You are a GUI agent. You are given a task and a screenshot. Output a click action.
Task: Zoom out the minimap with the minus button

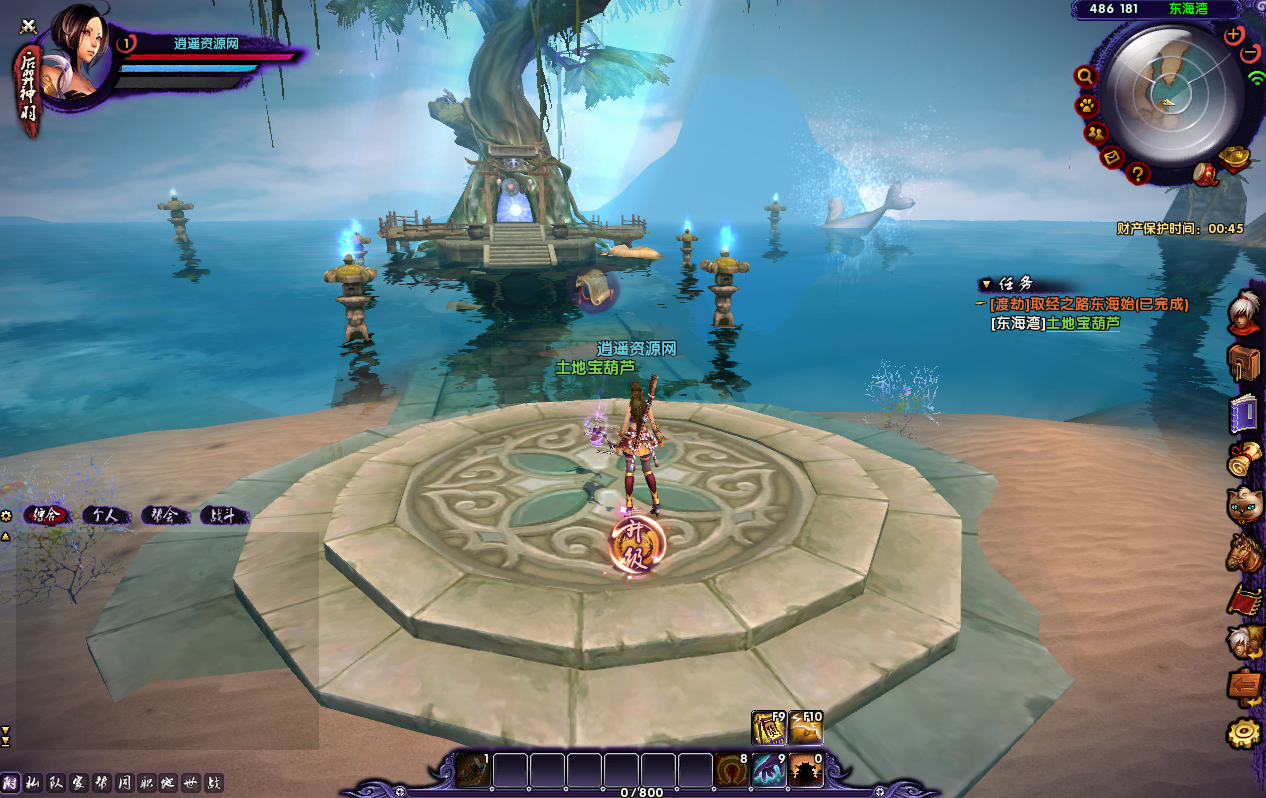(1251, 54)
